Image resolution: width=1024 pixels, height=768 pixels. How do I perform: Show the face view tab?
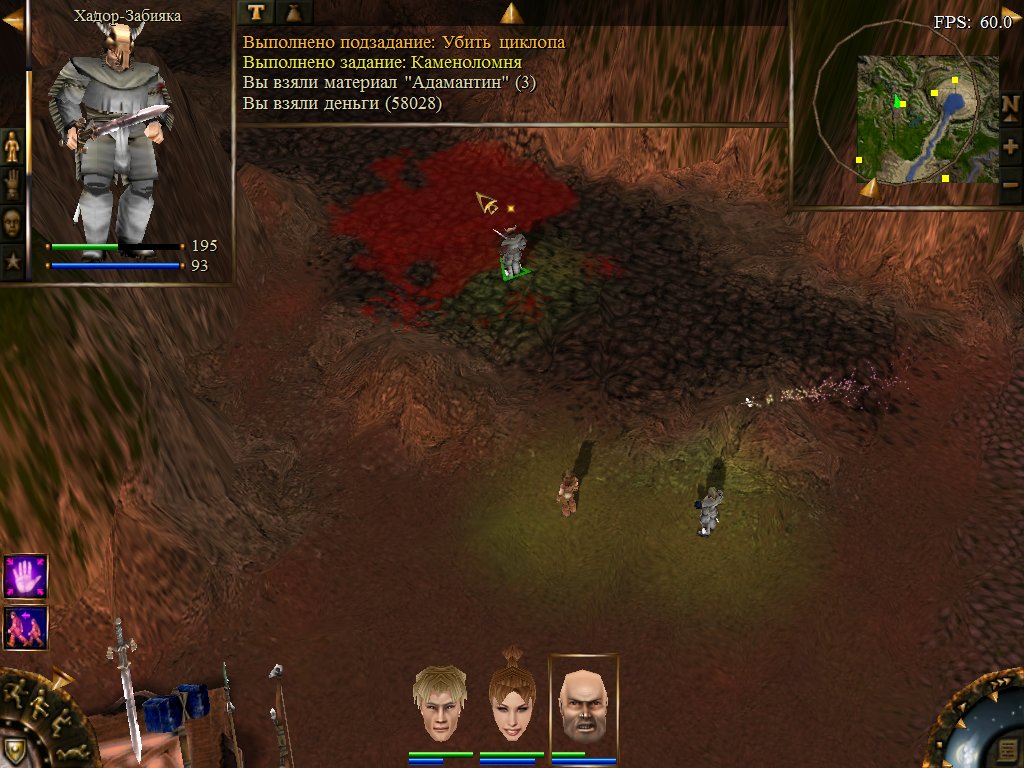point(12,223)
